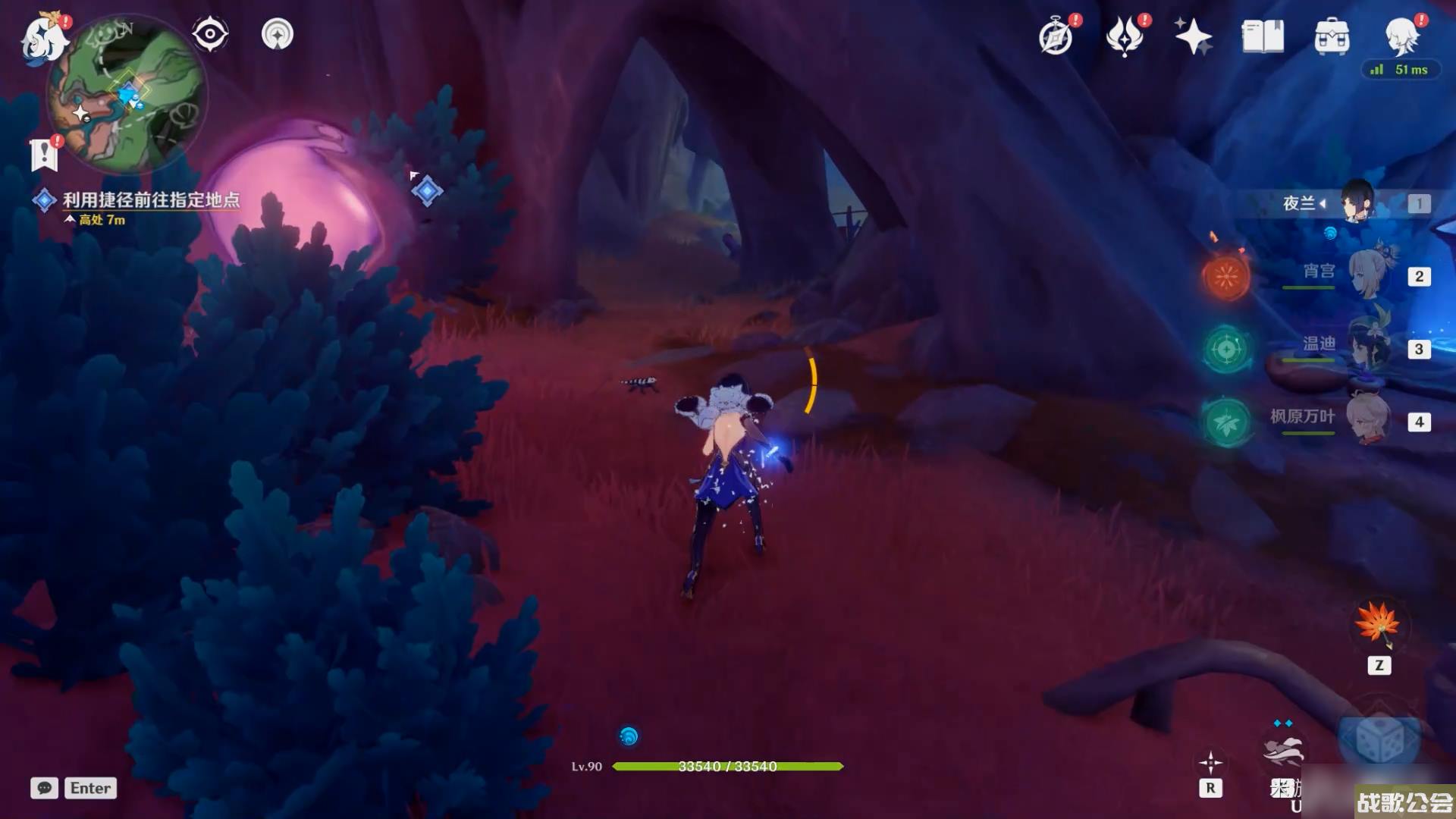Open the battle pass icon
1456x819 pixels.
[x=1125, y=36]
